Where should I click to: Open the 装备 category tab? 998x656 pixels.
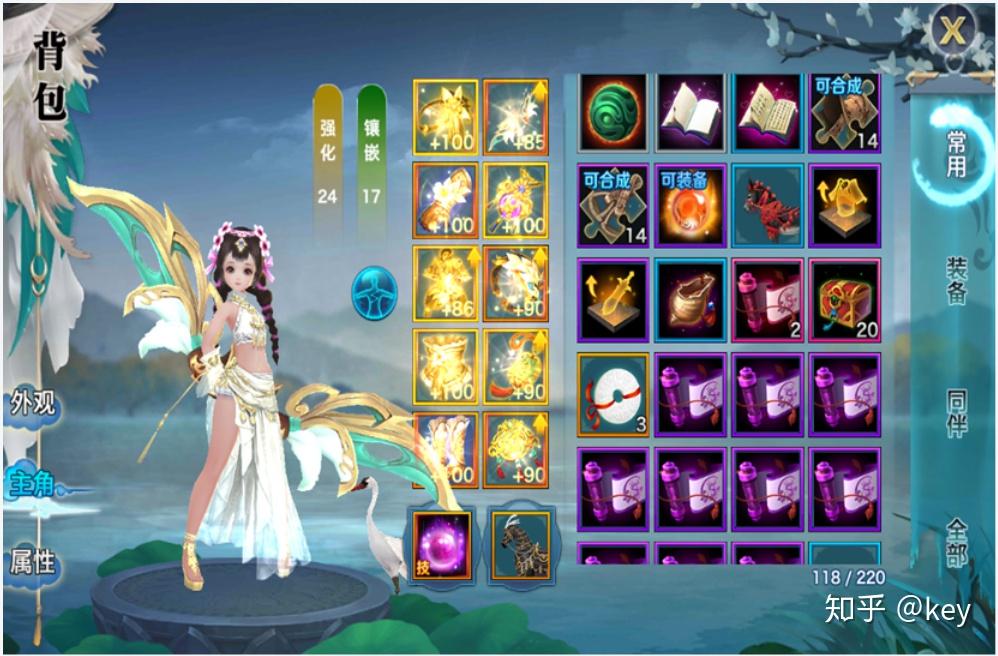tap(957, 281)
